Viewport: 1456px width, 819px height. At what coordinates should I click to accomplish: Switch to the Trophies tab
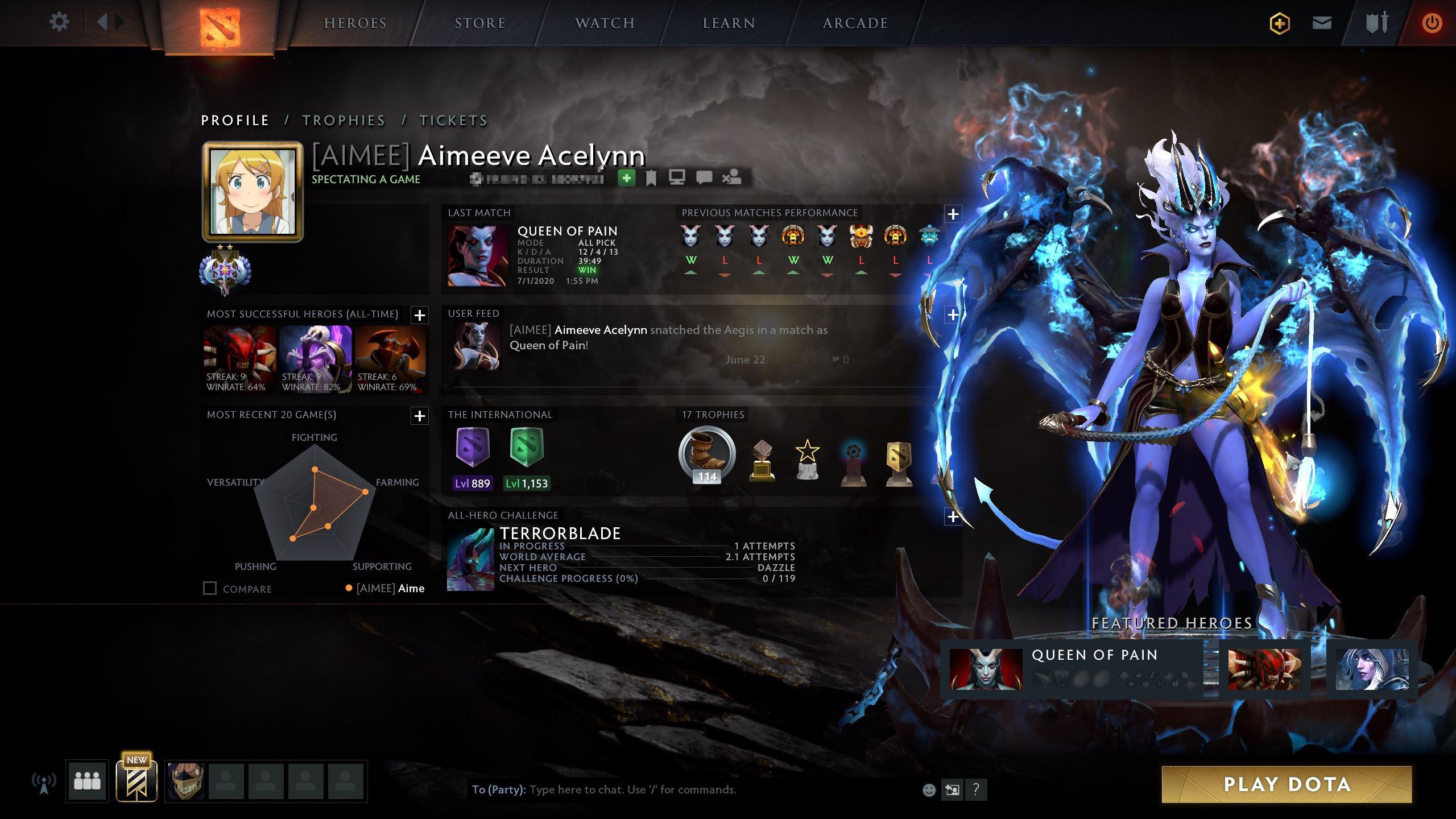pos(344,121)
